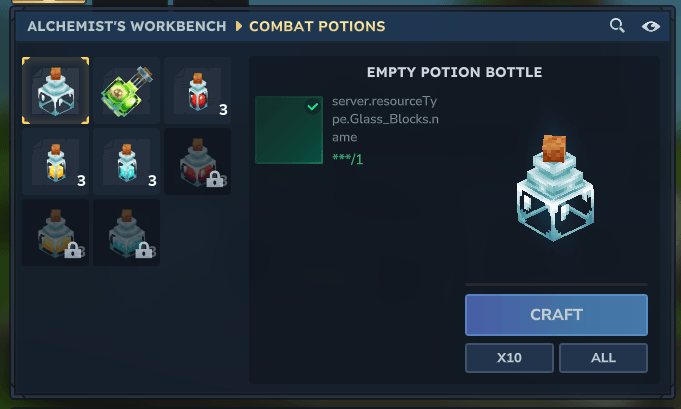Select the unlocked cyan potion recipe
The height and width of the screenshot is (409, 681).
click(x=127, y=162)
